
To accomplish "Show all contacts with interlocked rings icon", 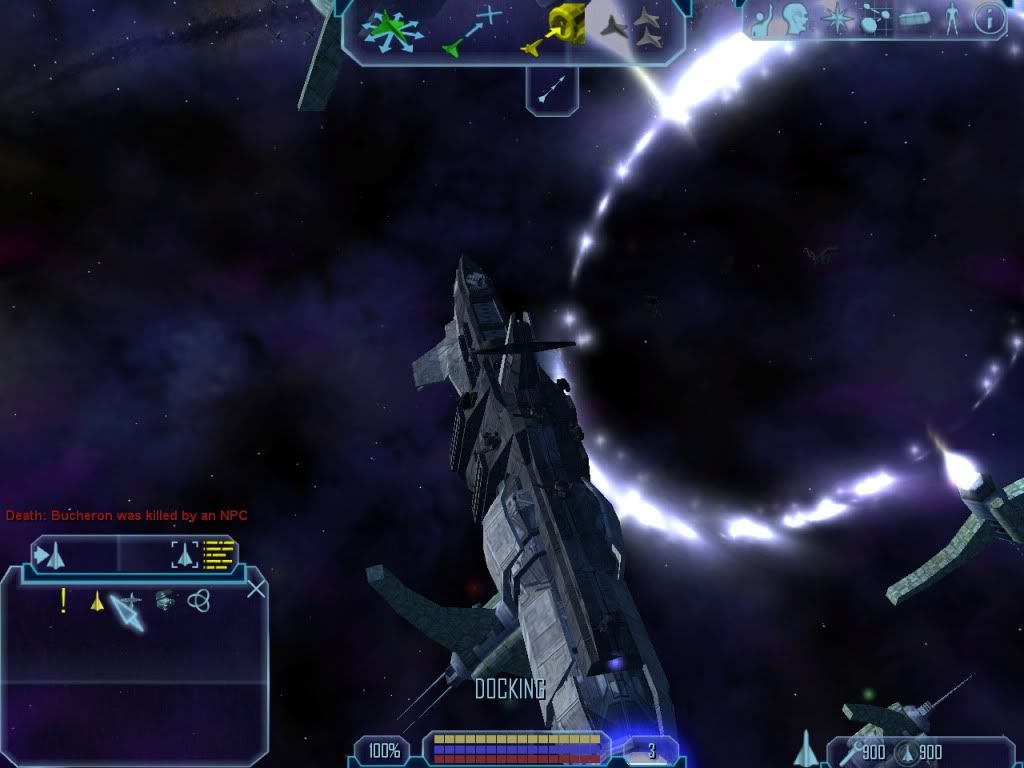I will click(198, 600).
